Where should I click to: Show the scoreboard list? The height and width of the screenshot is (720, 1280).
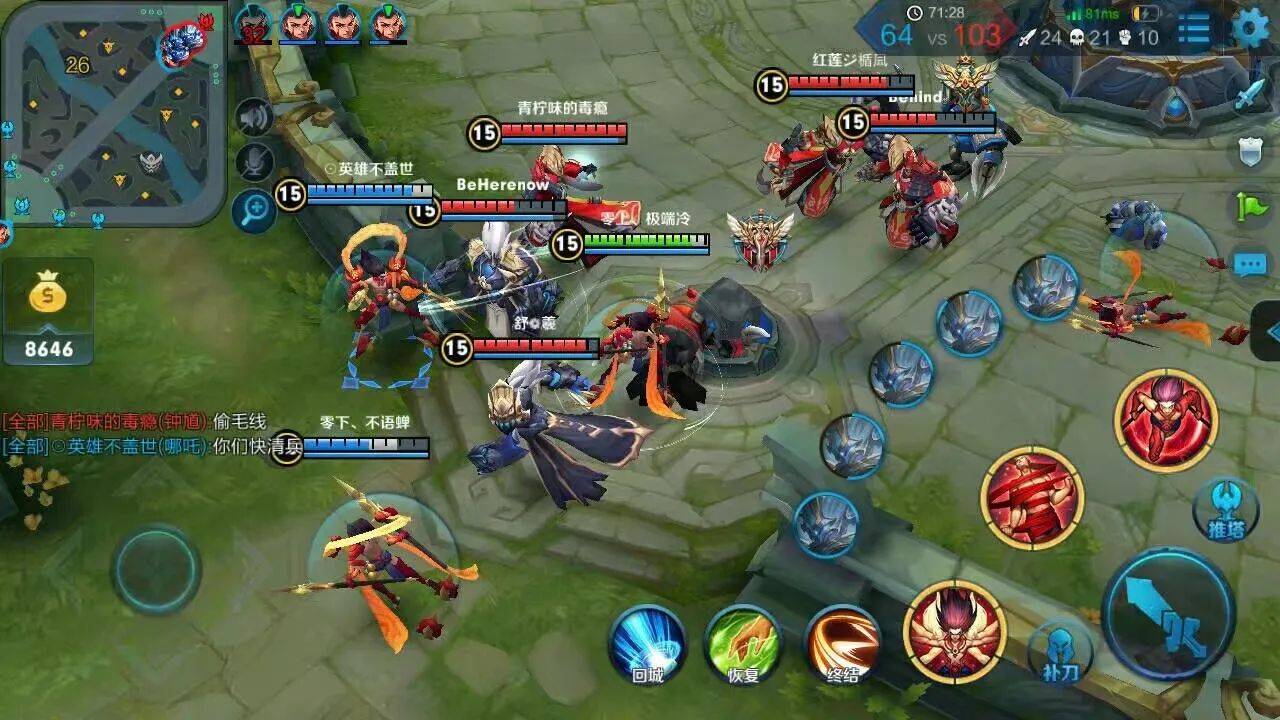pyautogui.click(x=1194, y=29)
